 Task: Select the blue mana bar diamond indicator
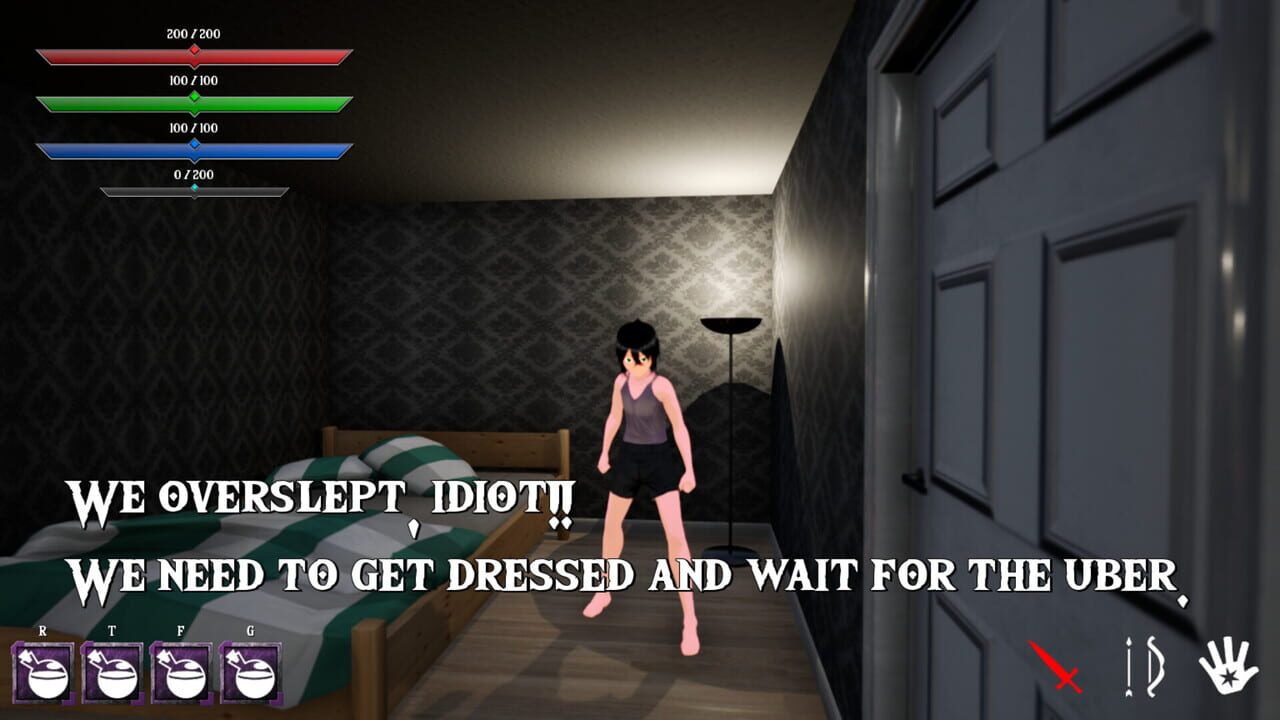pyautogui.click(x=193, y=143)
